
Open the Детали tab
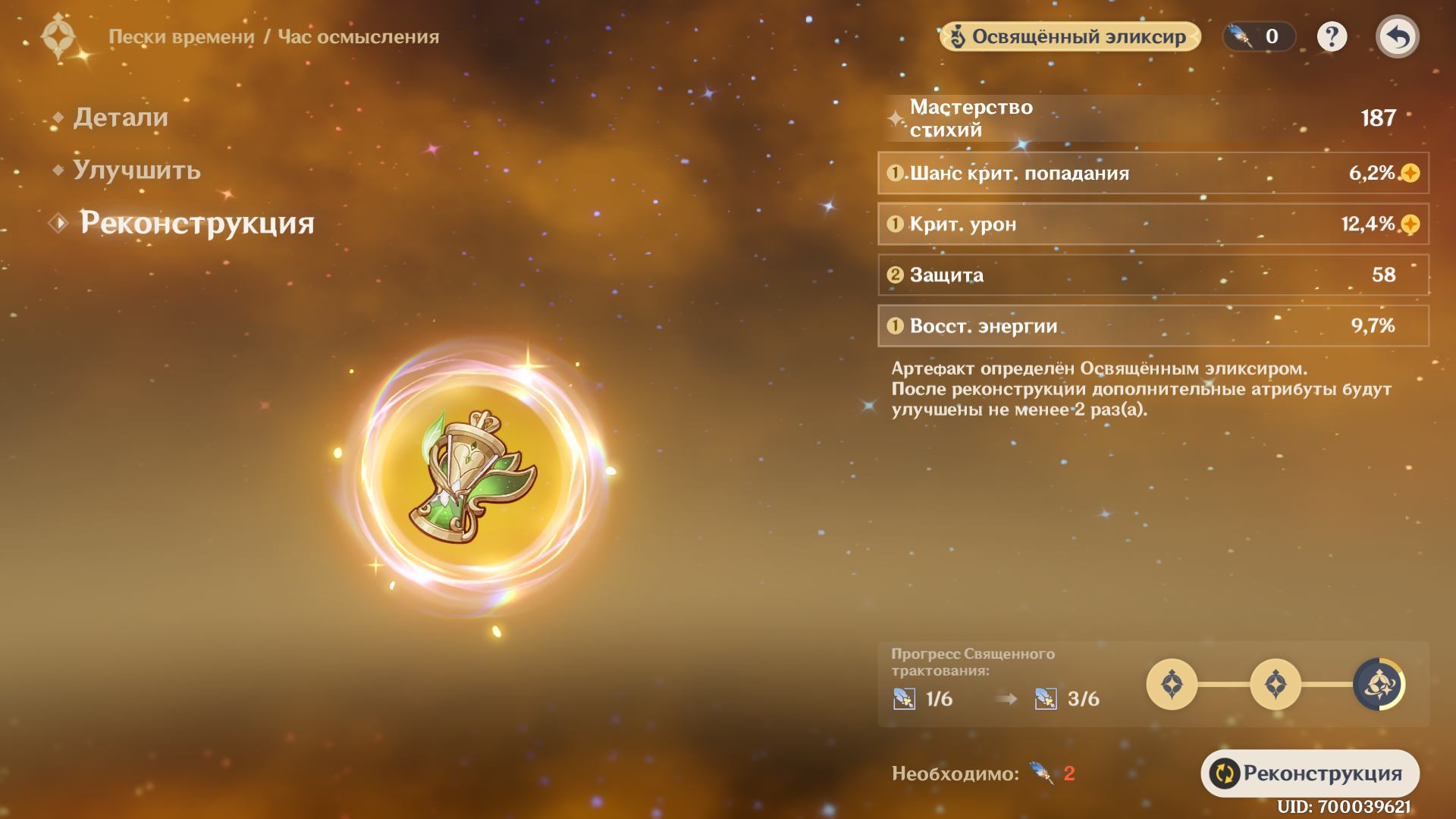click(x=120, y=118)
